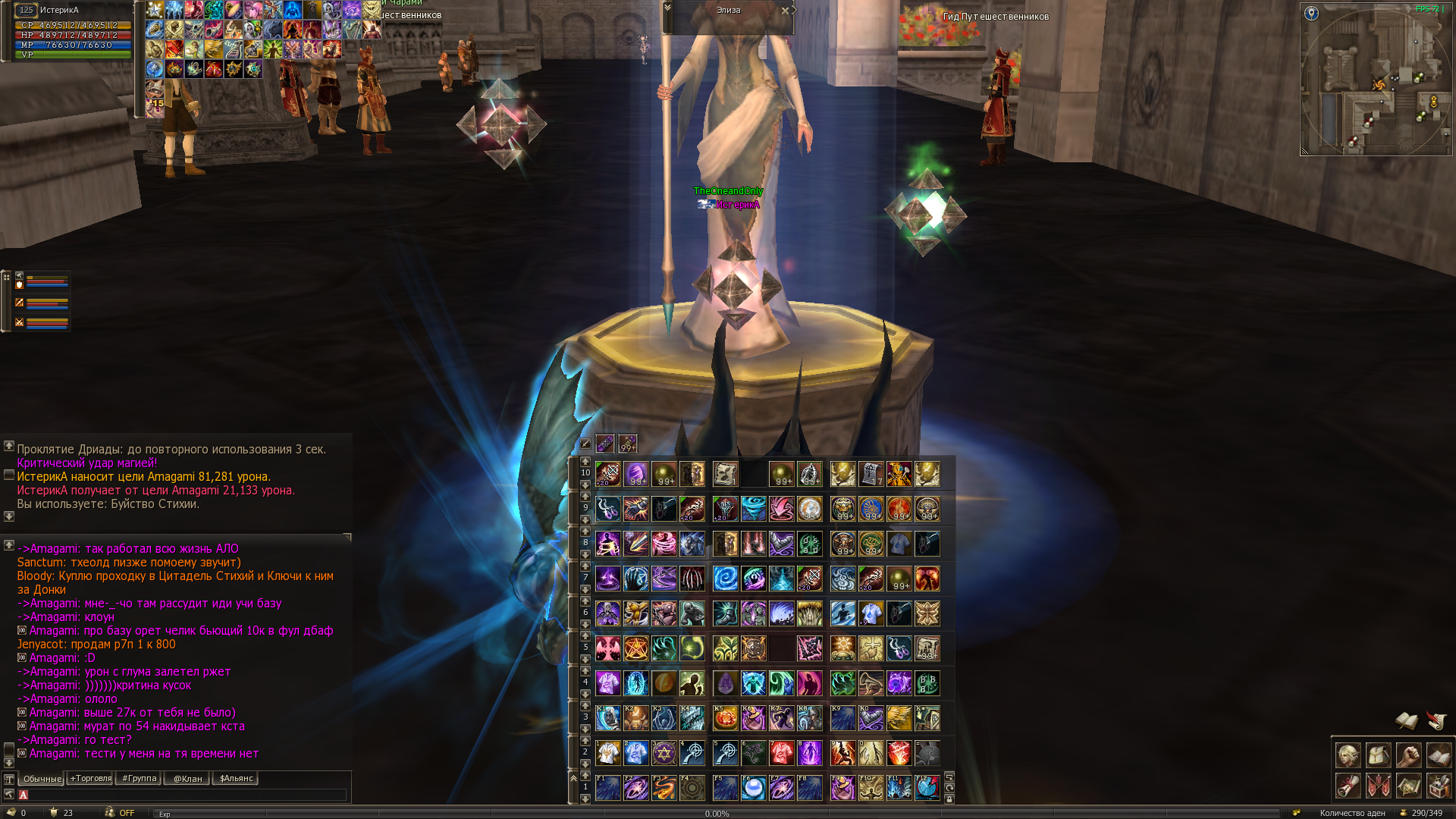This screenshot has width=1456, height=819.
Task: Use the F6 white orb skill
Action: tap(753, 788)
